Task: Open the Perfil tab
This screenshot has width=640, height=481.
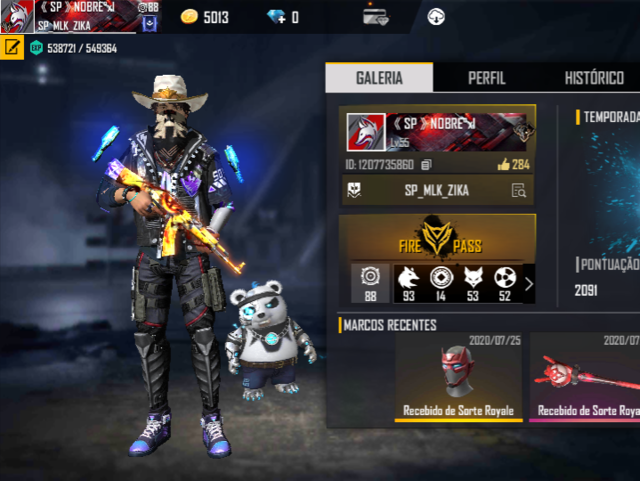Action: [486, 78]
